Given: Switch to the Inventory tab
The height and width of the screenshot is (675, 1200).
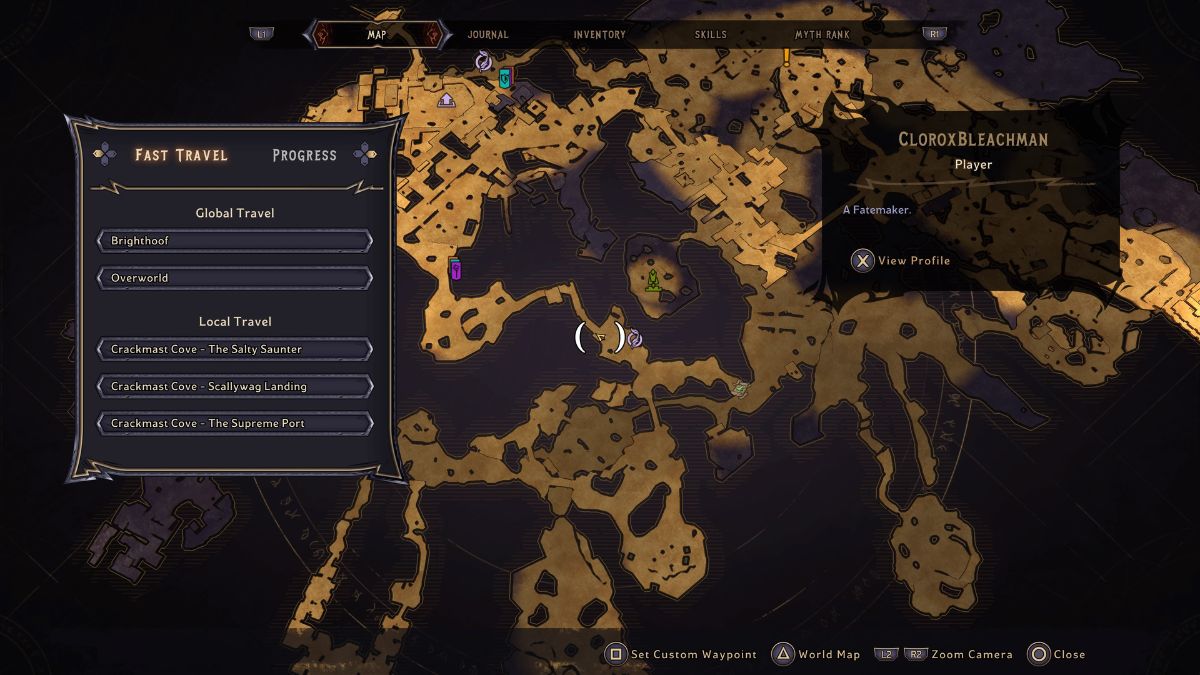Looking at the screenshot, I should 599,34.
